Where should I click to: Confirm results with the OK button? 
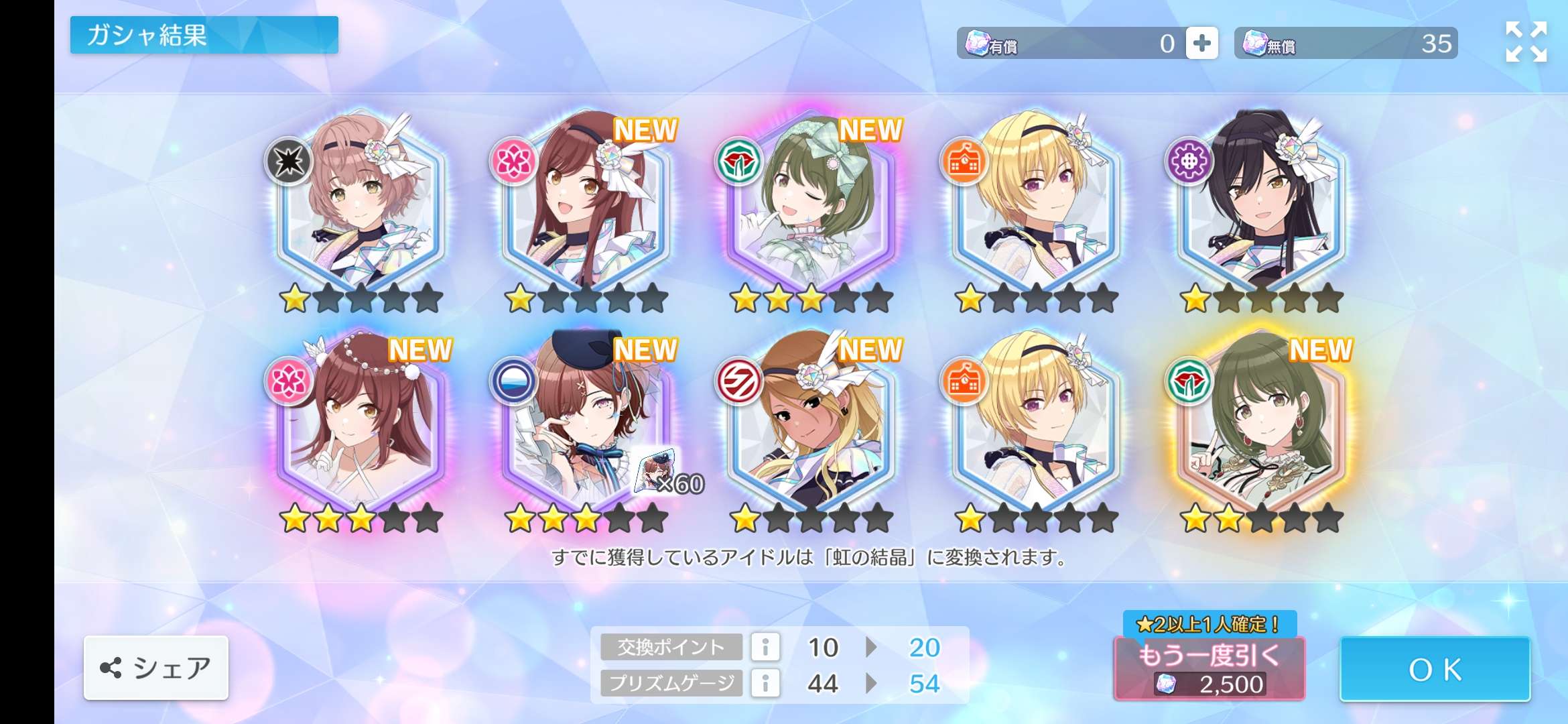click(1435, 669)
